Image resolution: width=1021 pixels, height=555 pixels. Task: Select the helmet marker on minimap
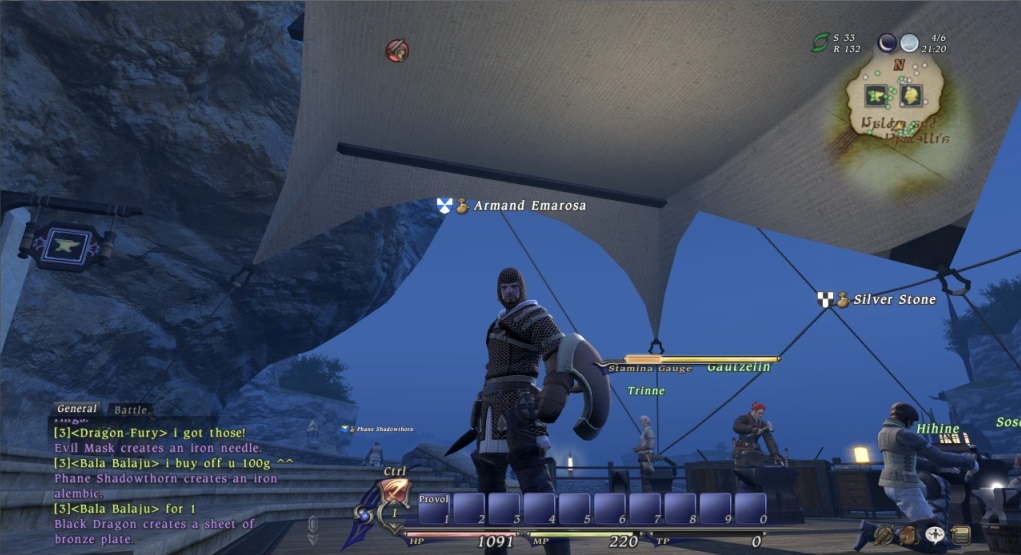pyautogui.click(x=910, y=95)
